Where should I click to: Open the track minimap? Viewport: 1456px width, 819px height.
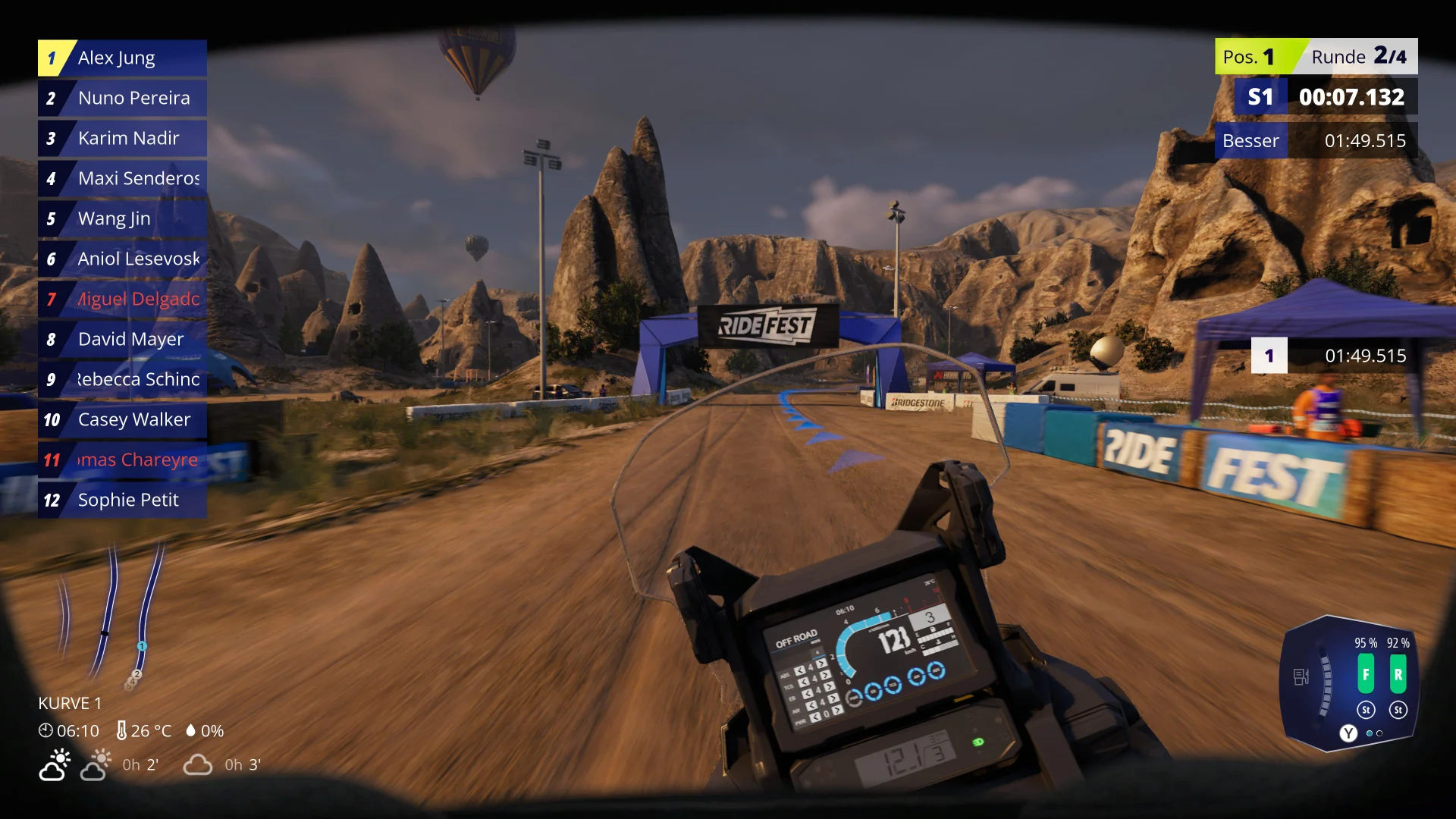[114, 614]
